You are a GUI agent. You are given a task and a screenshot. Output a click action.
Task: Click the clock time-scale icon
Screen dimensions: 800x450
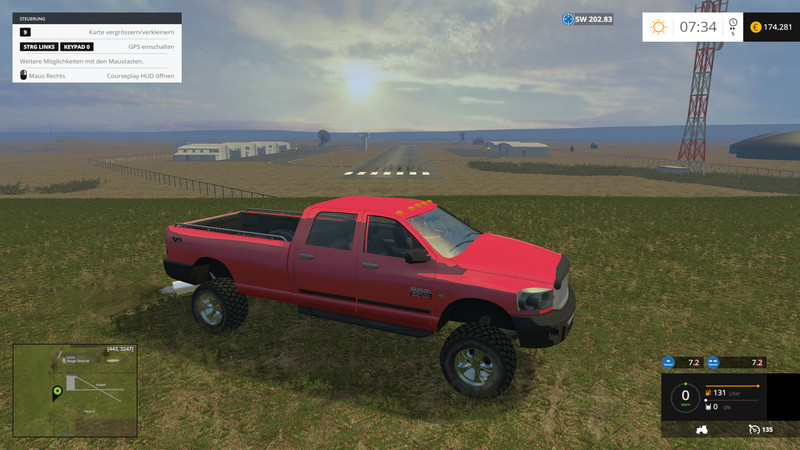pos(732,25)
